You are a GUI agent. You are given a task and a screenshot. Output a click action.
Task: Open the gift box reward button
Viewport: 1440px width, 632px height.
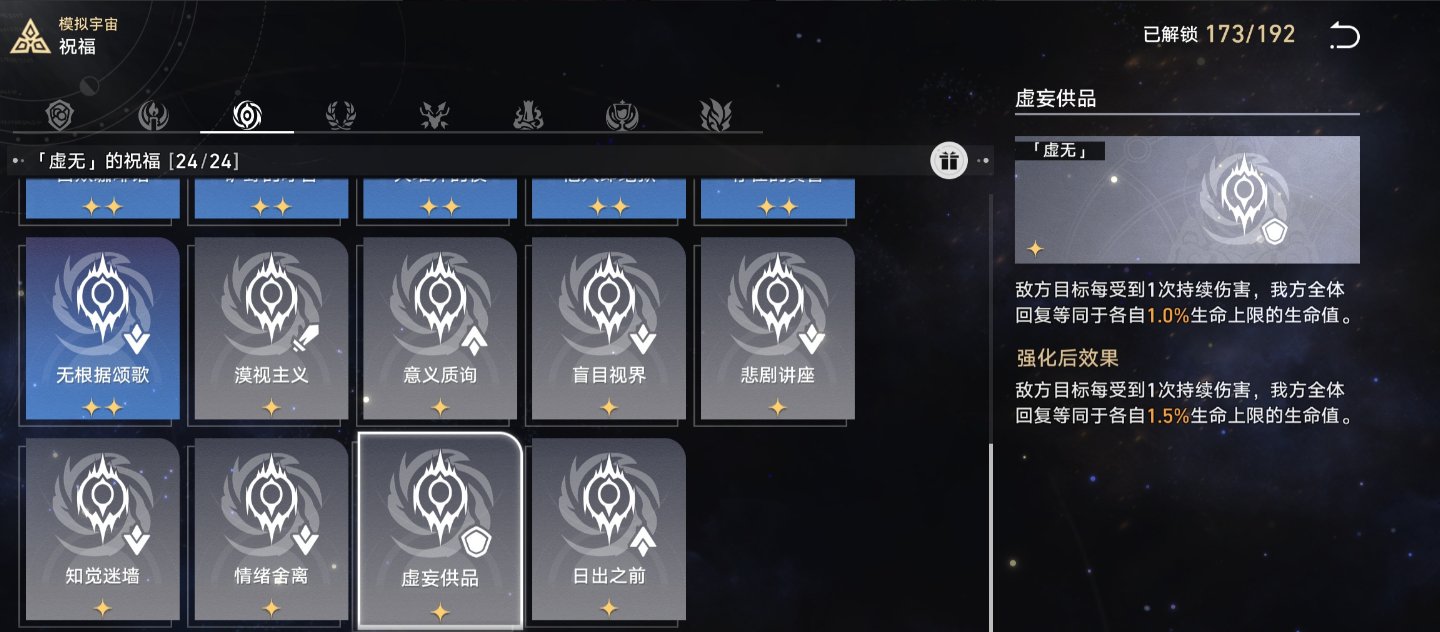[x=949, y=160]
